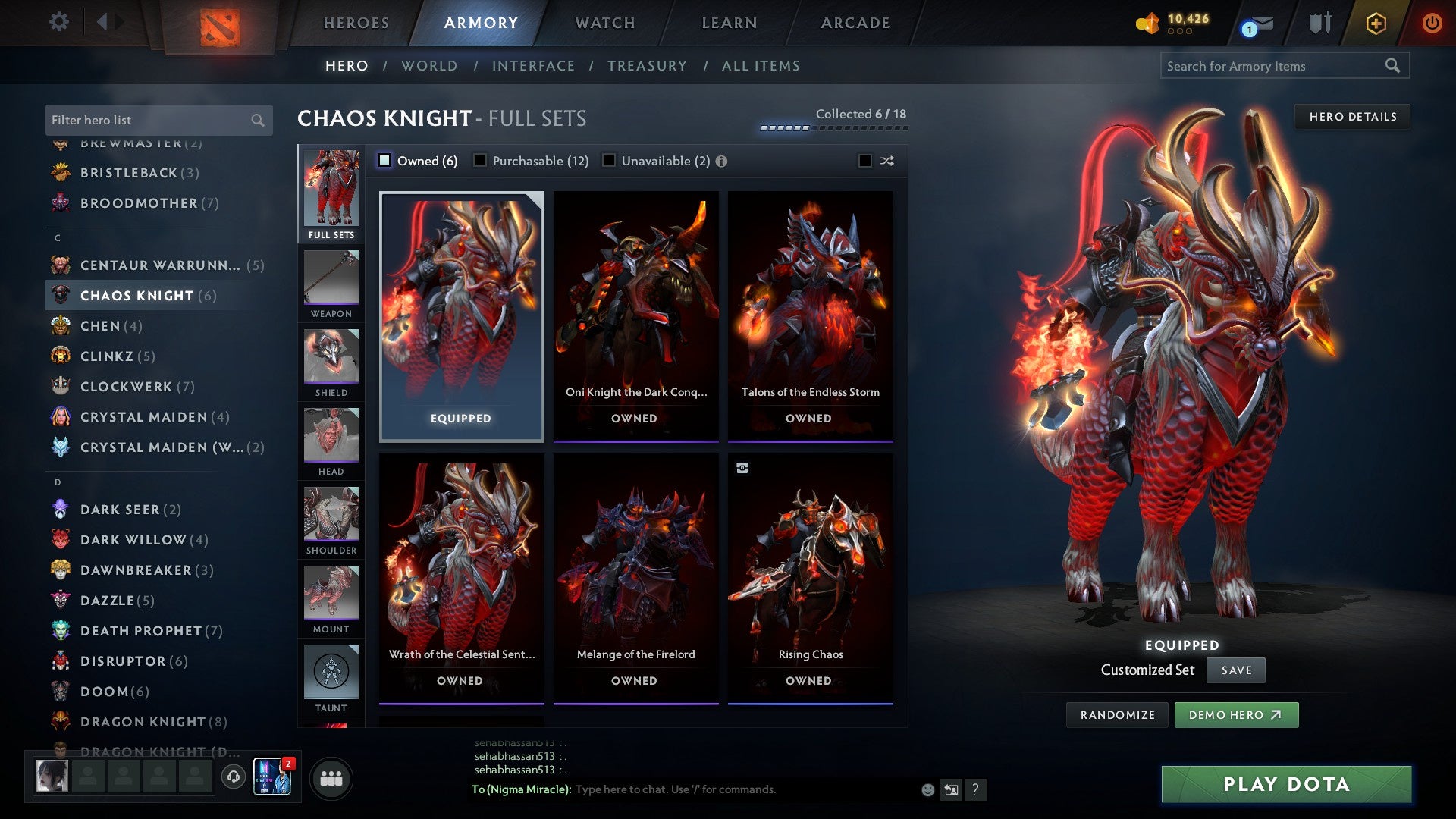
Task: Select Oni Knight the Dark Conqueror set
Action: [635, 315]
